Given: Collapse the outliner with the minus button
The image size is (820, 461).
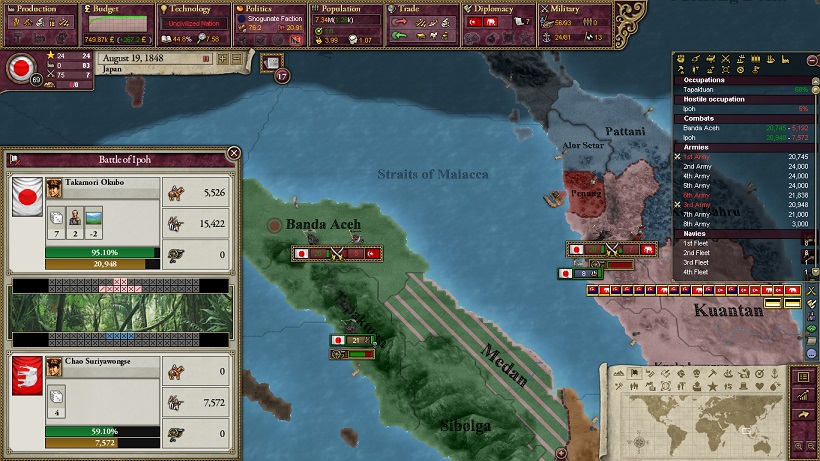Looking at the screenshot, I should tap(812, 61).
